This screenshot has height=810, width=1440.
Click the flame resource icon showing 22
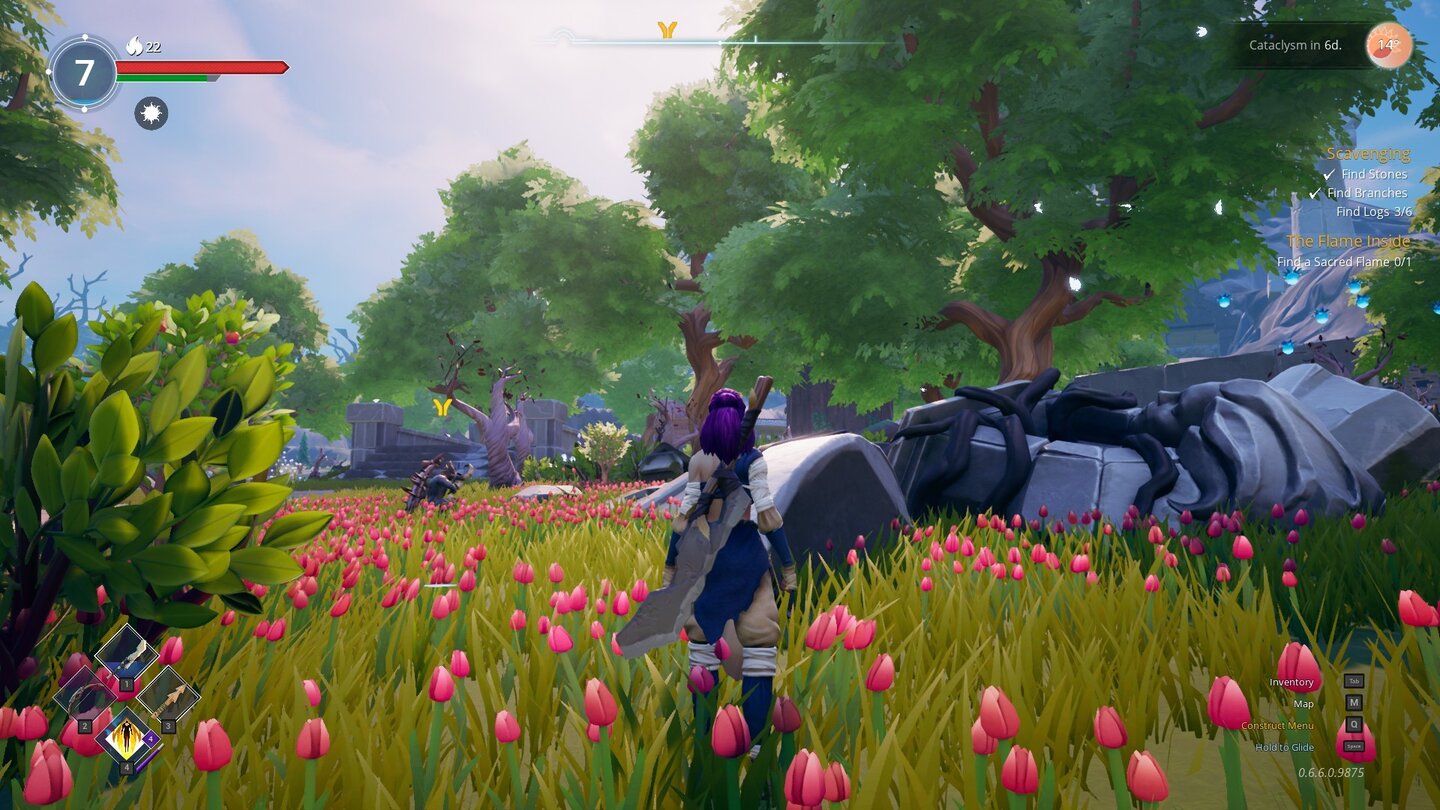tap(134, 48)
